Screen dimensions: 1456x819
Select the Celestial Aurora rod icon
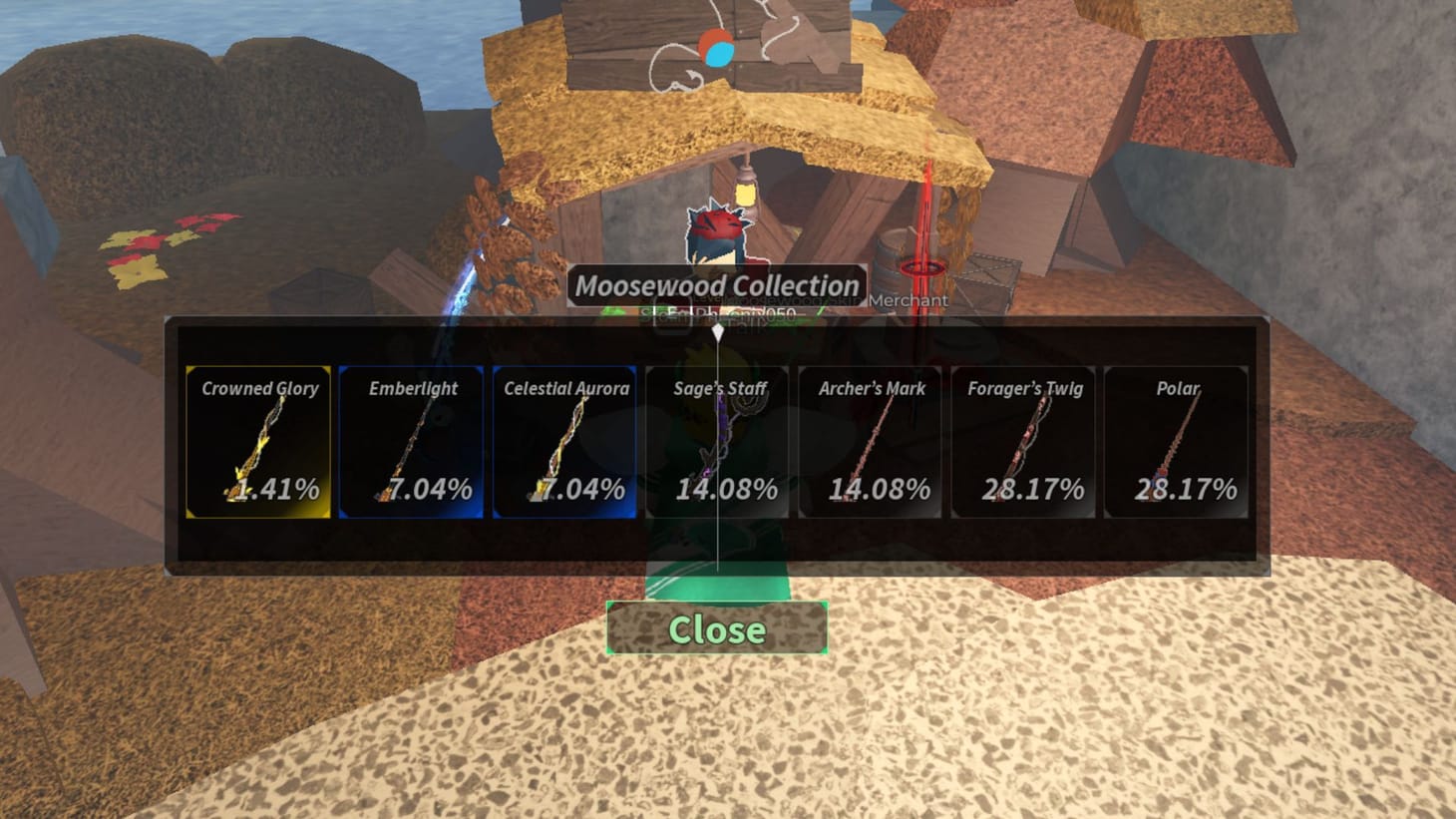click(565, 439)
